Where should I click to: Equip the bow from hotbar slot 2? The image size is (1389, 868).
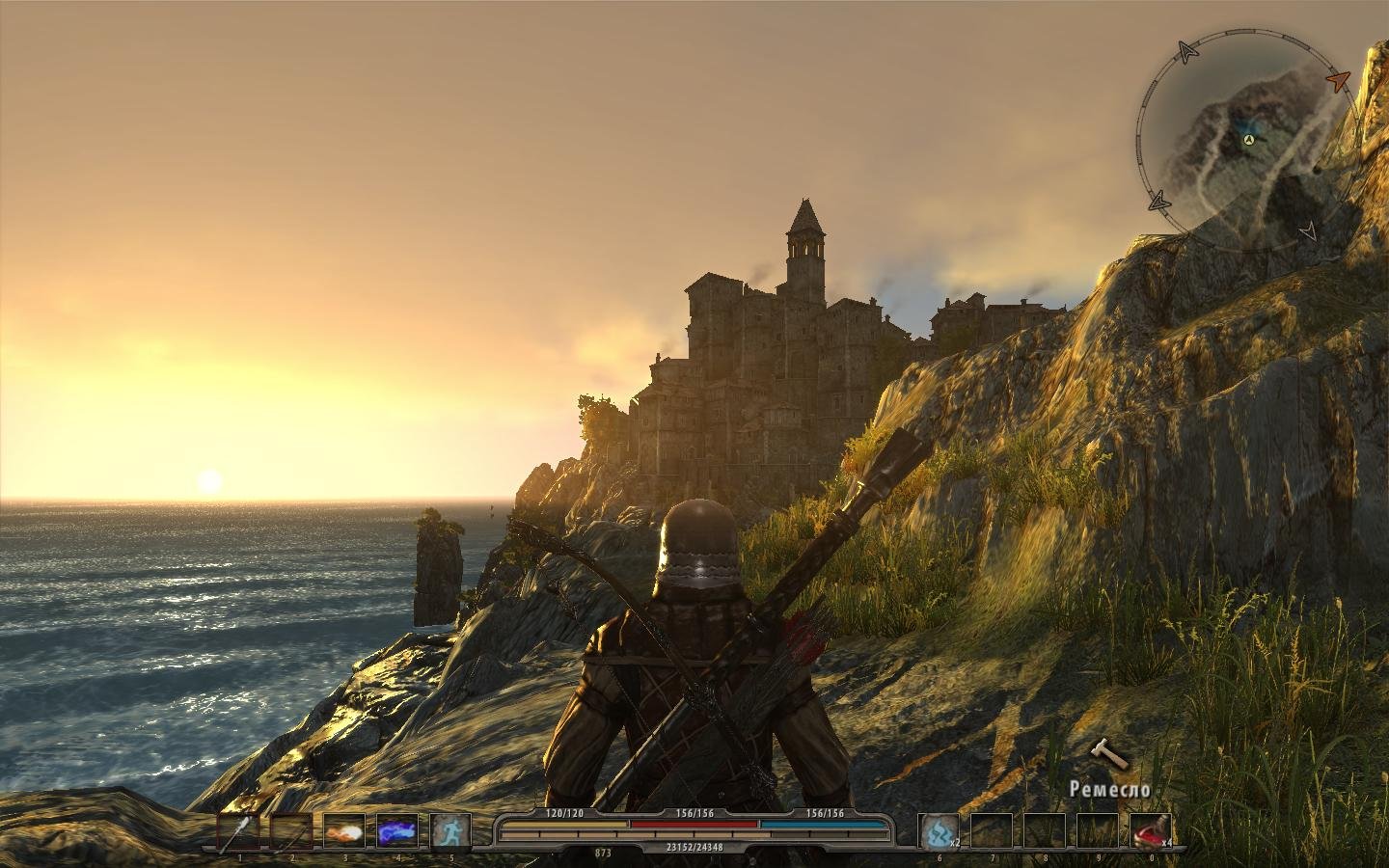click(x=291, y=831)
